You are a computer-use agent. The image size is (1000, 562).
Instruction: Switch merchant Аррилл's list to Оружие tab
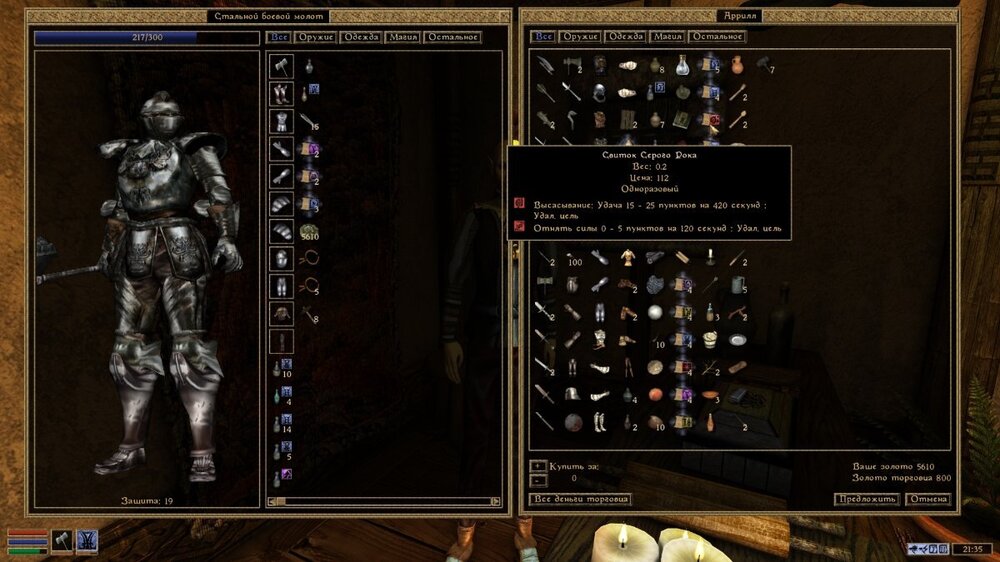coord(580,37)
